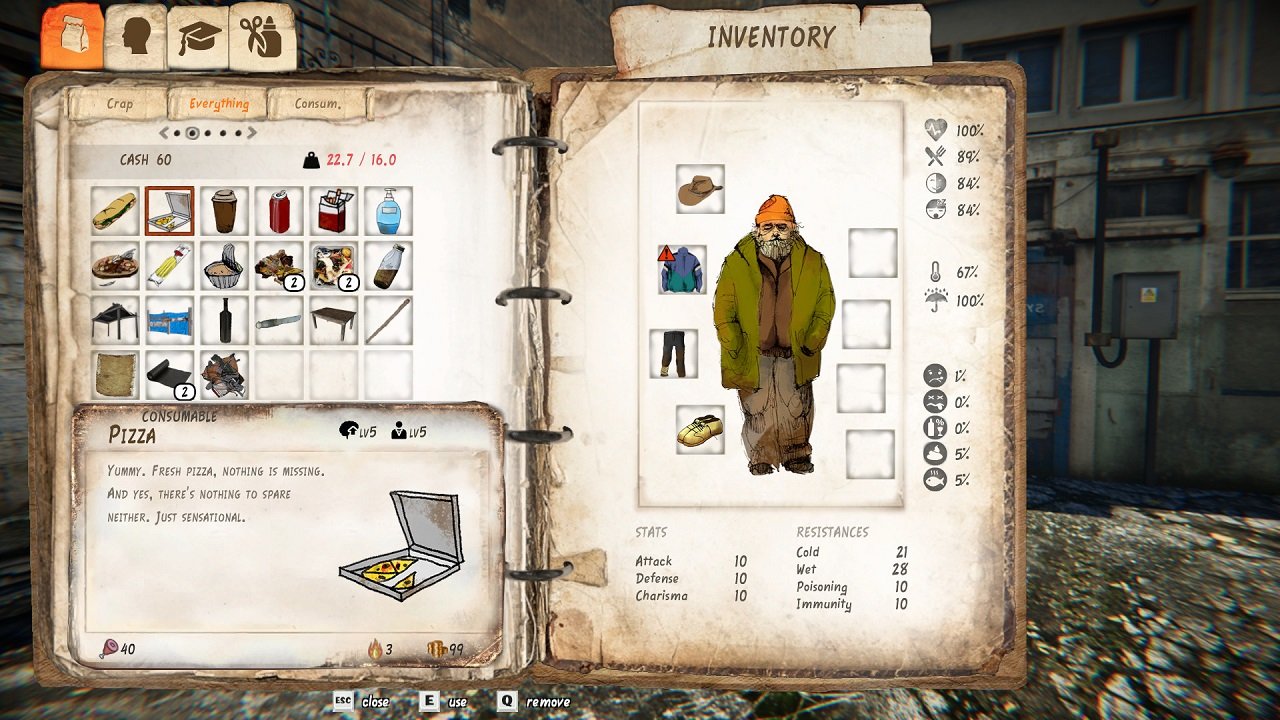The height and width of the screenshot is (720, 1280).
Task: Select the sandwich item in the inventory grid
Action: pyautogui.click(x=114, y=211)
